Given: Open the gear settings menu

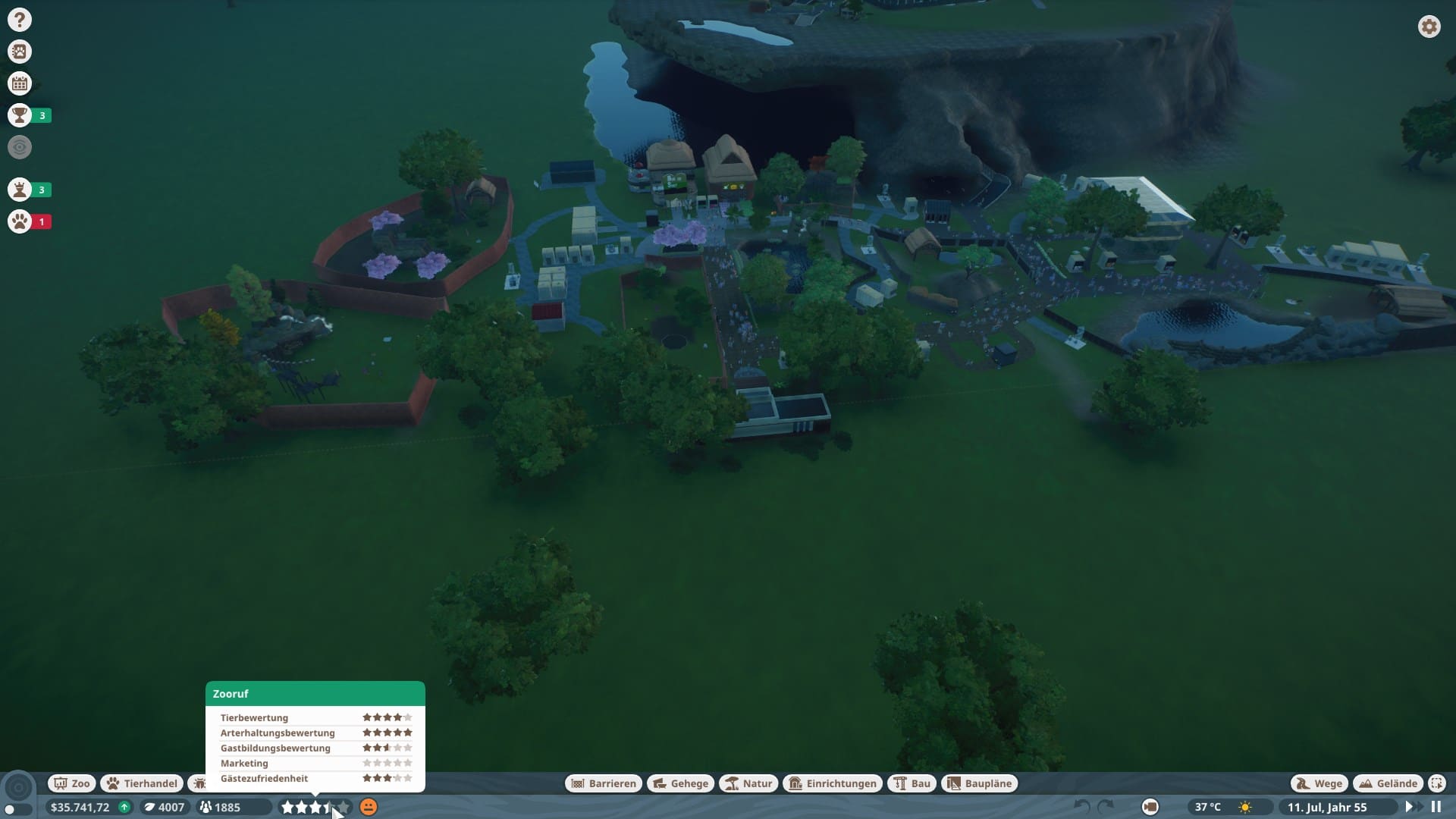Looking at the screenshot, I should click(x=1429, y=27).
